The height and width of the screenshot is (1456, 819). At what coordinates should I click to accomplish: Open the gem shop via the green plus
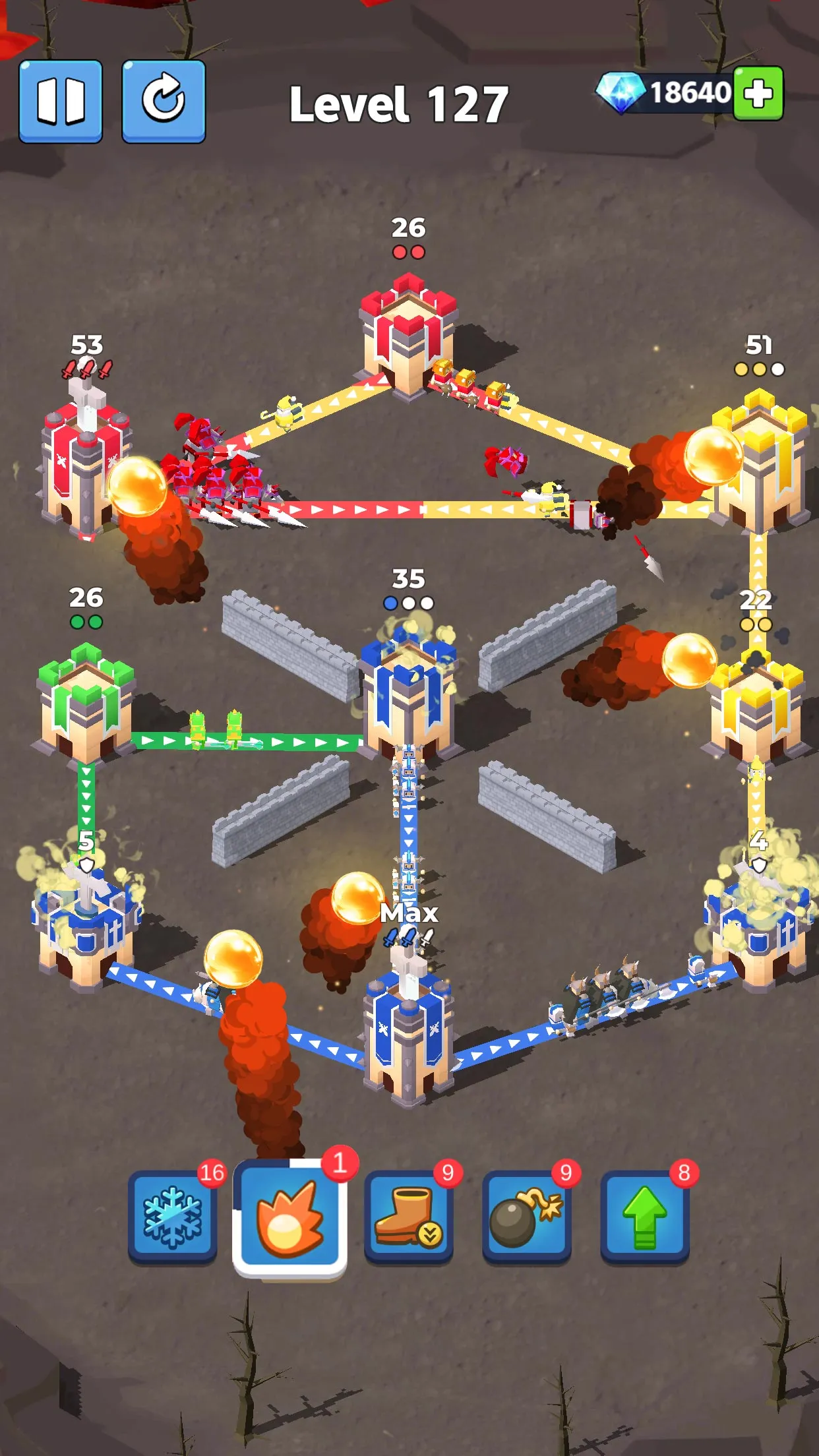[x=758, y=93]
